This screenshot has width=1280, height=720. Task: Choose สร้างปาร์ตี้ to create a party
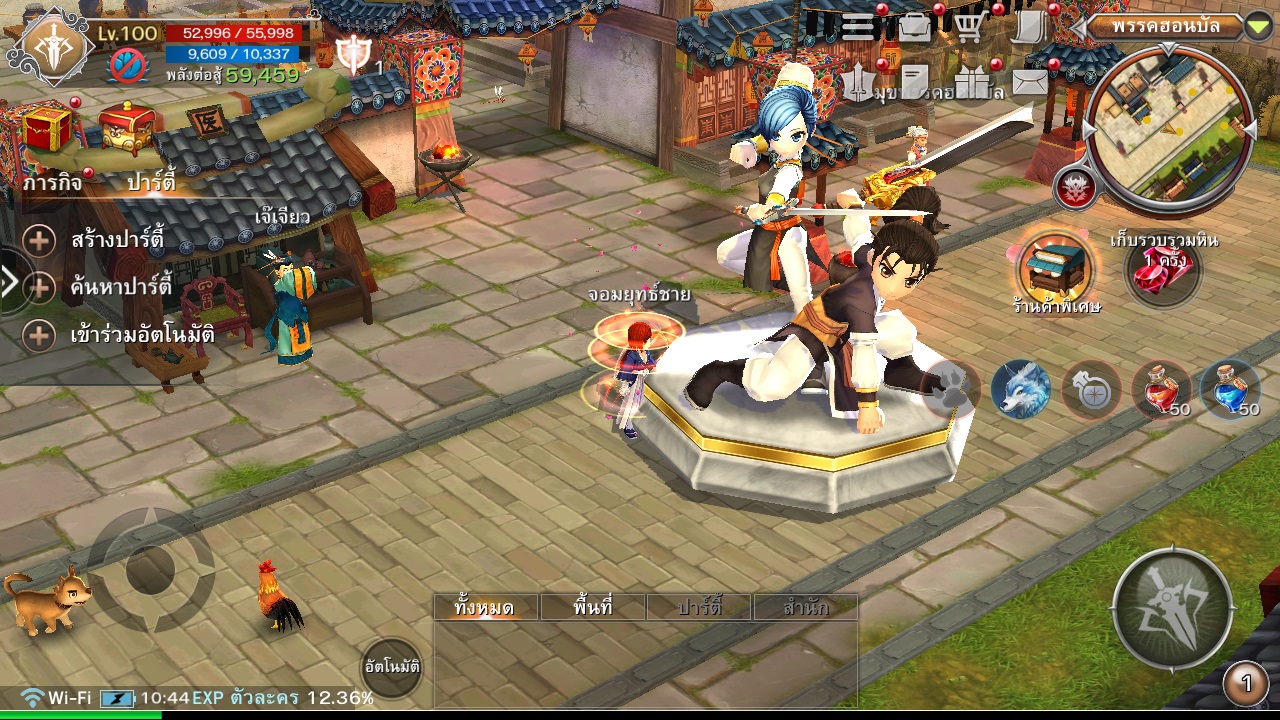click(117, 241)
